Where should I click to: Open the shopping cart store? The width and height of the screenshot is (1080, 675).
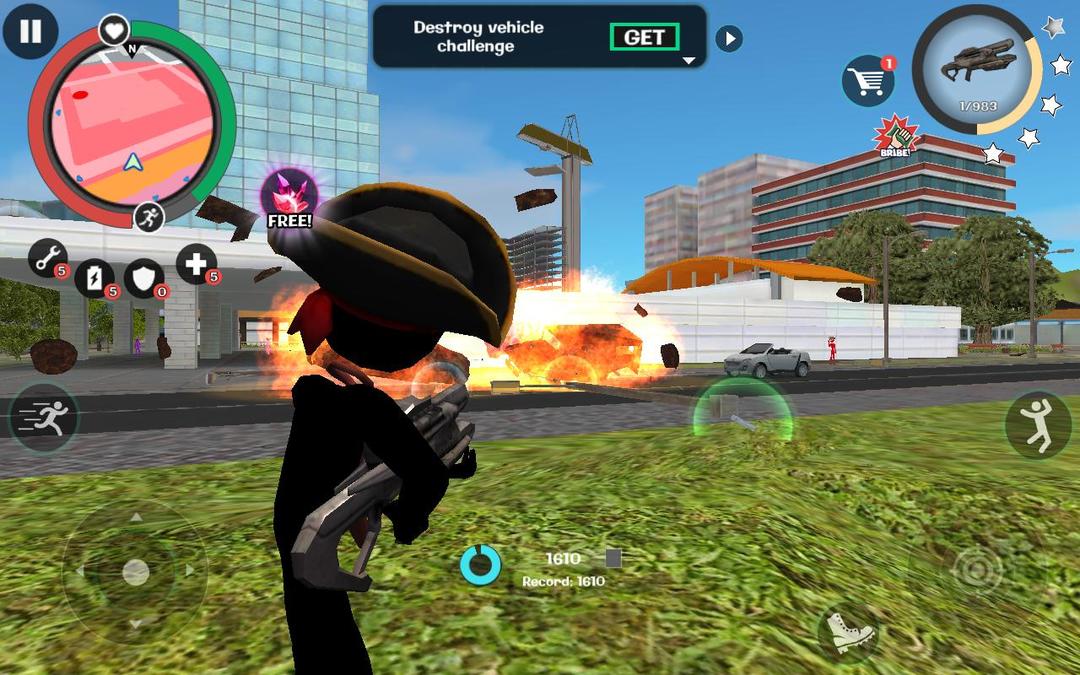coord(866,81)
